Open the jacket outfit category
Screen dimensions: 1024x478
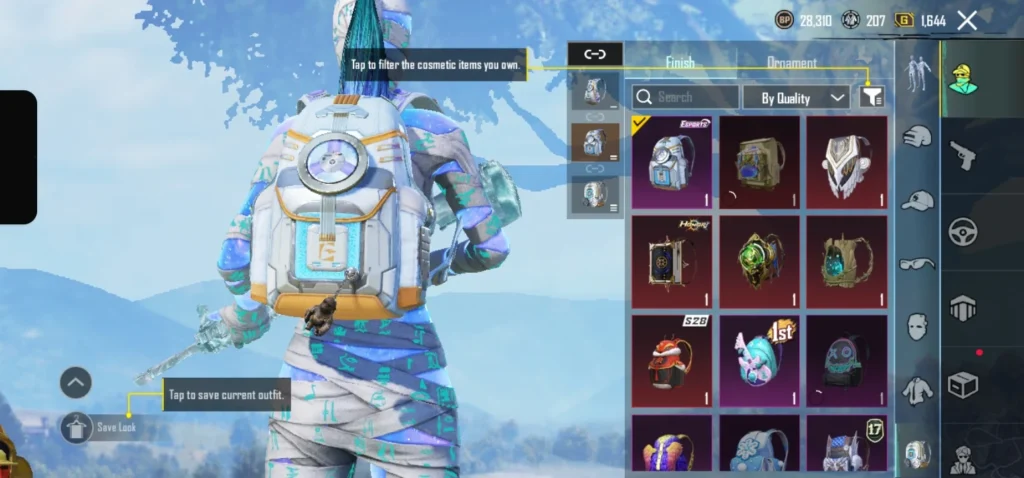(917, 390)
